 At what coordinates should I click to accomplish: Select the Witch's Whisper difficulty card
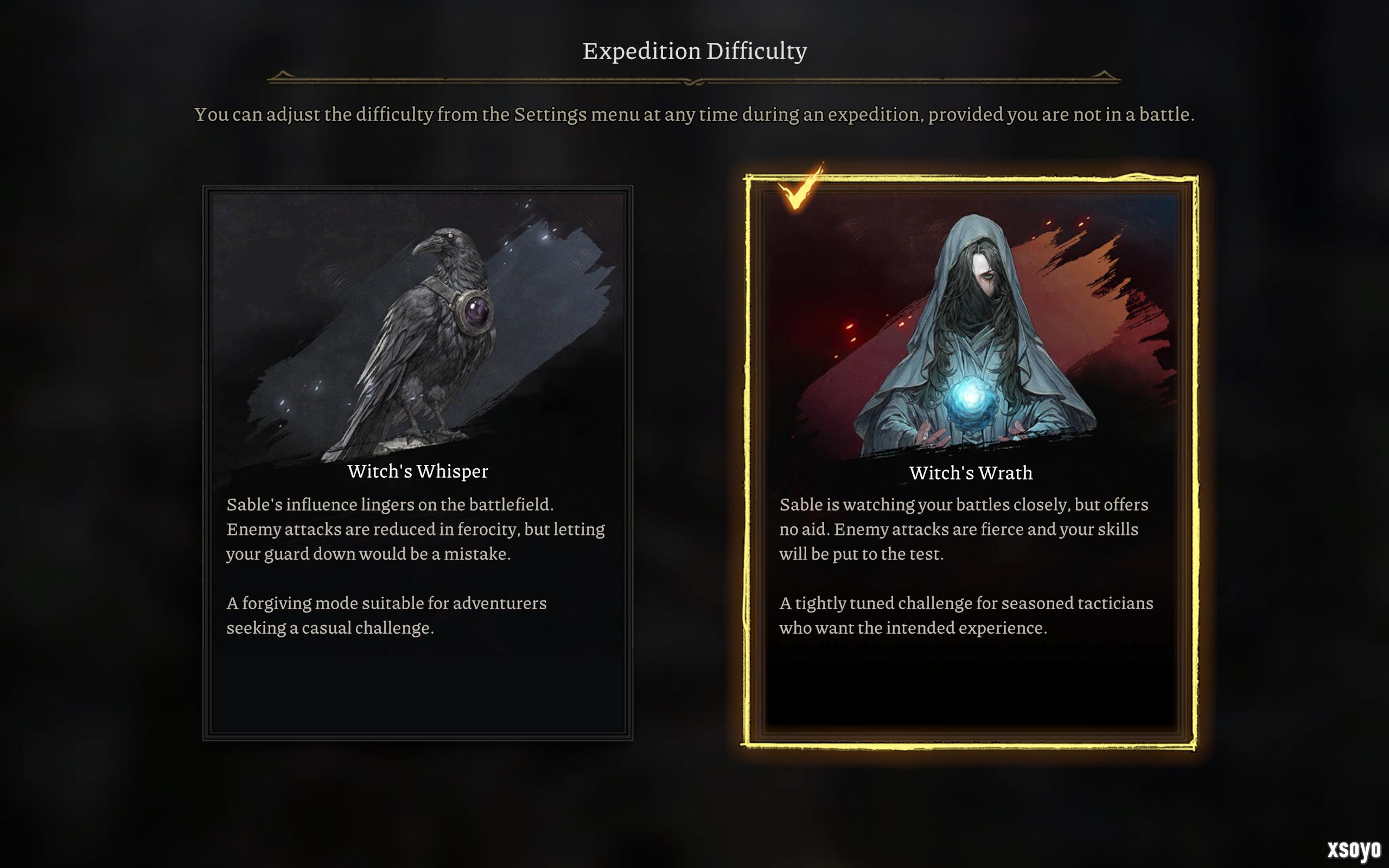[417, 462]
